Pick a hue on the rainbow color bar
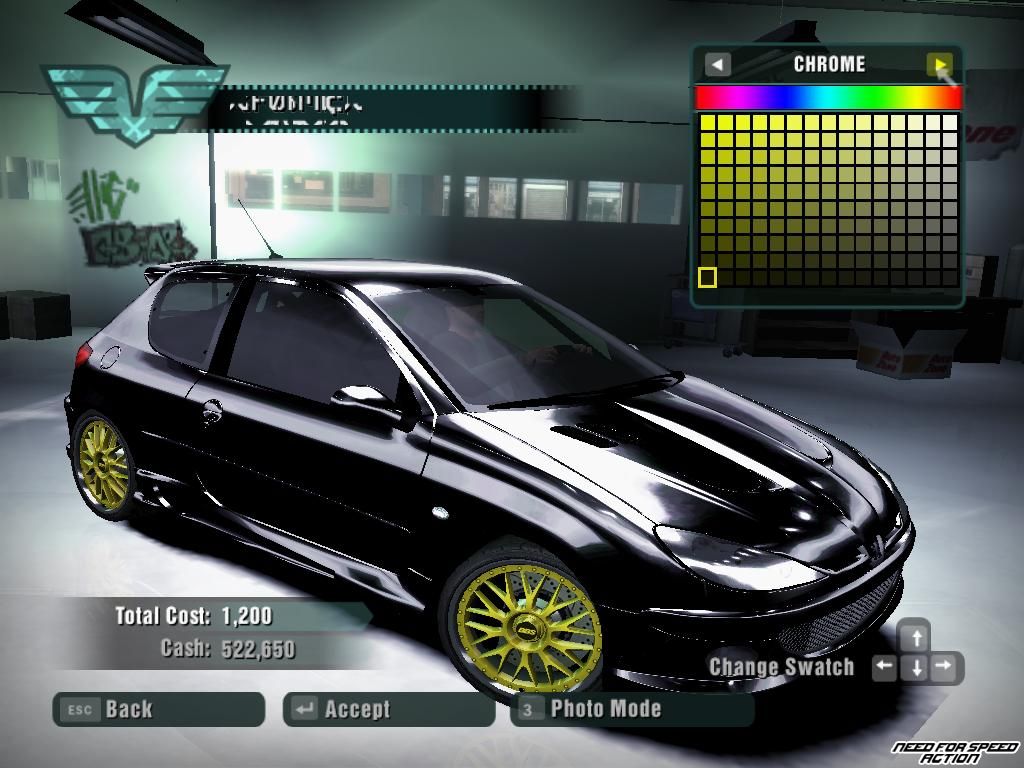 pos(828,97)
